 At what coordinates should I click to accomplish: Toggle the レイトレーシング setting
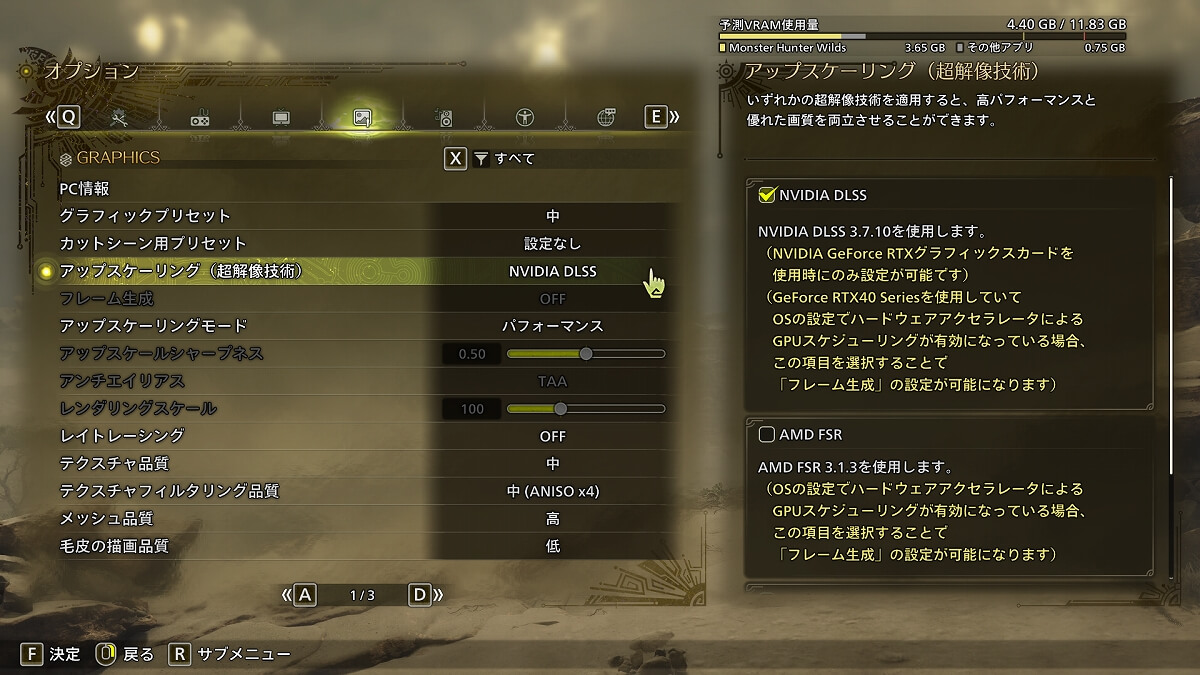[553, 436]
